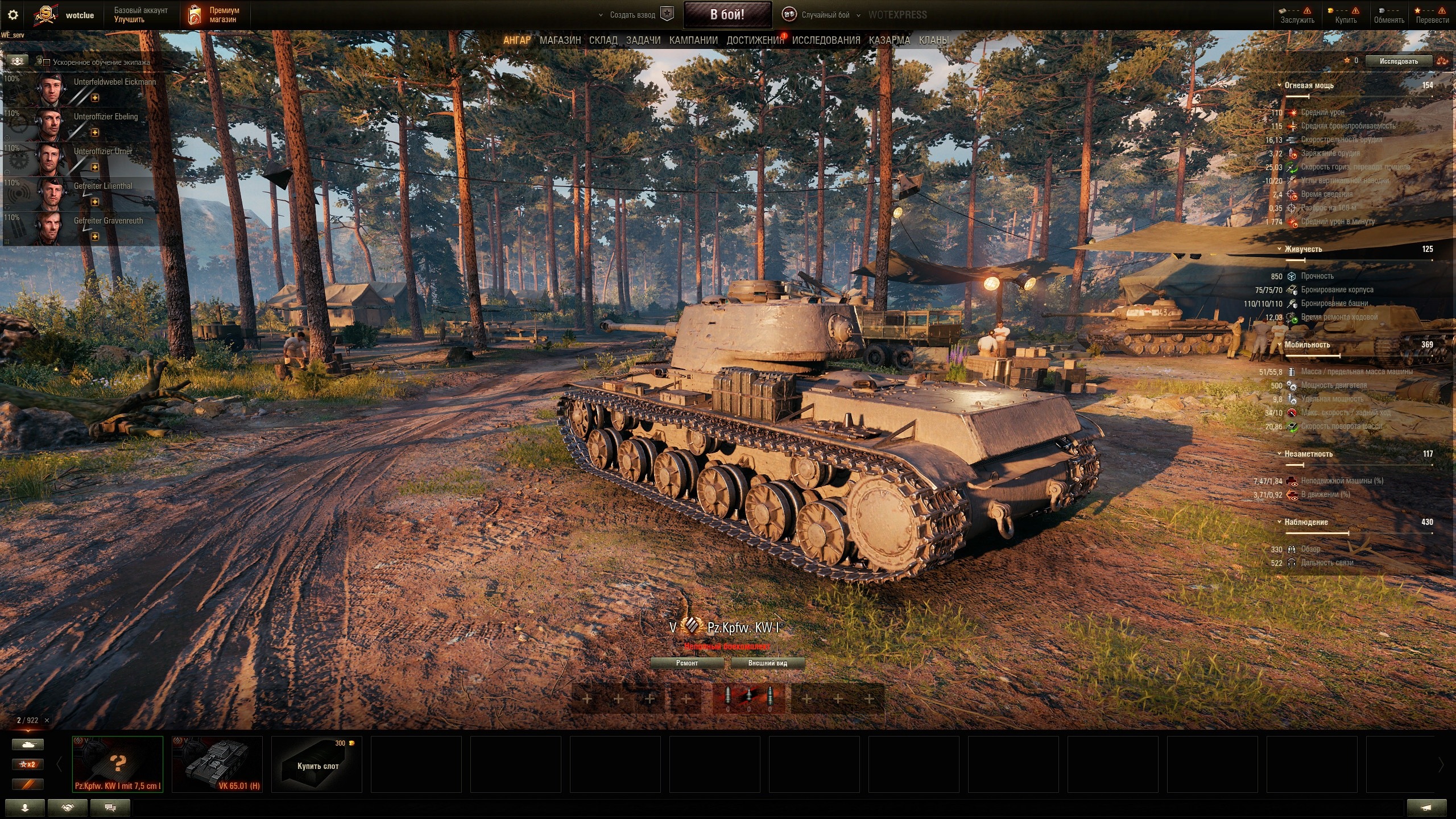Click the Ремонт repair button
This screenshot has height=819, width=1456.
[x=687, y=663]
